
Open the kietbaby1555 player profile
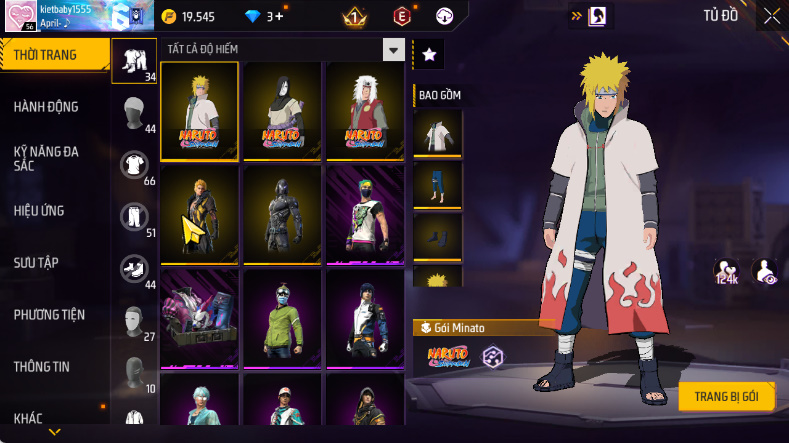[20, 15]
